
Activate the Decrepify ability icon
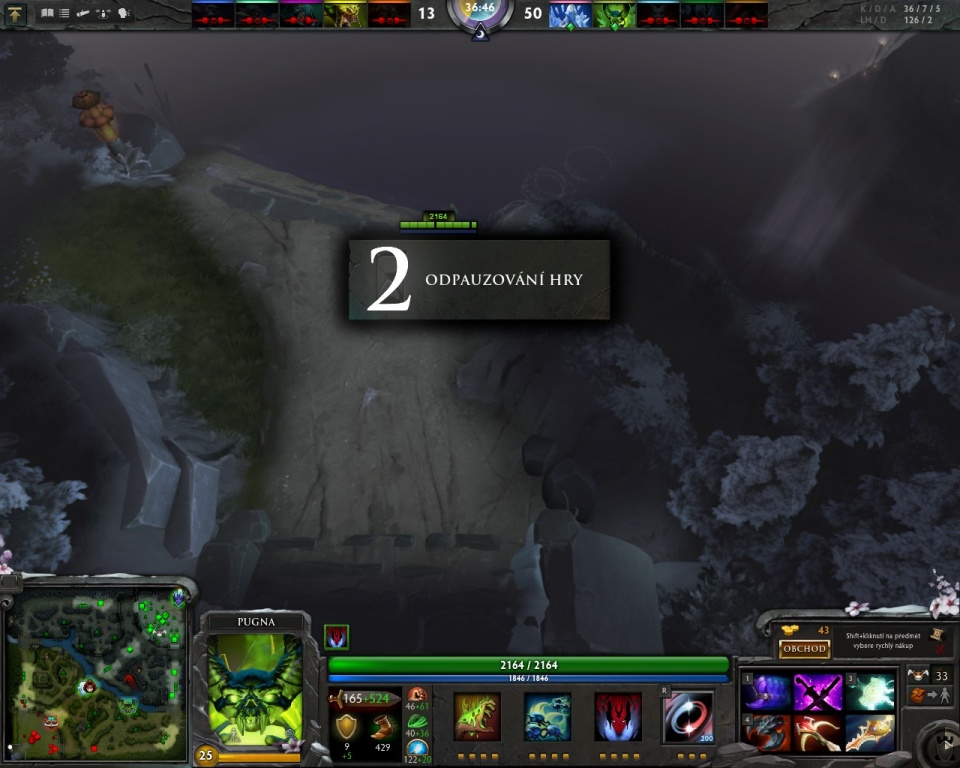coord(547,716)
